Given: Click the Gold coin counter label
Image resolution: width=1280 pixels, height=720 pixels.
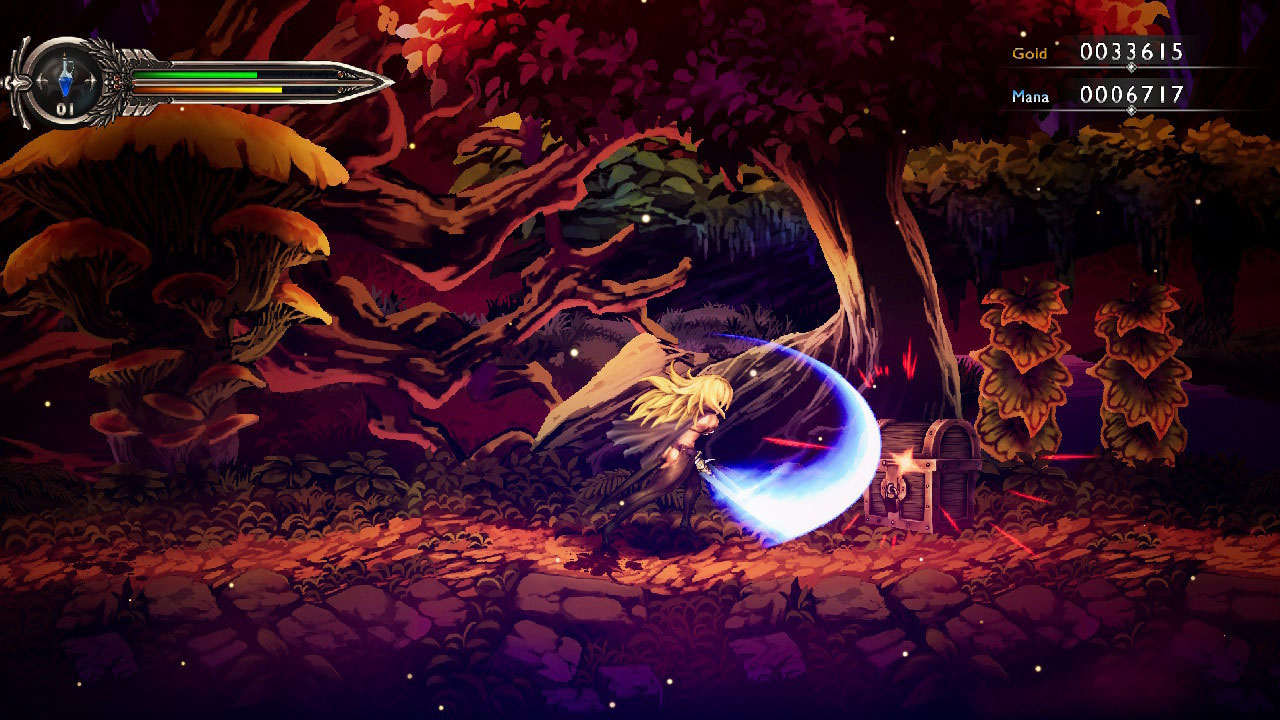Looking at the screenshot, I should pyautogui.click(x=1031, y=54).
